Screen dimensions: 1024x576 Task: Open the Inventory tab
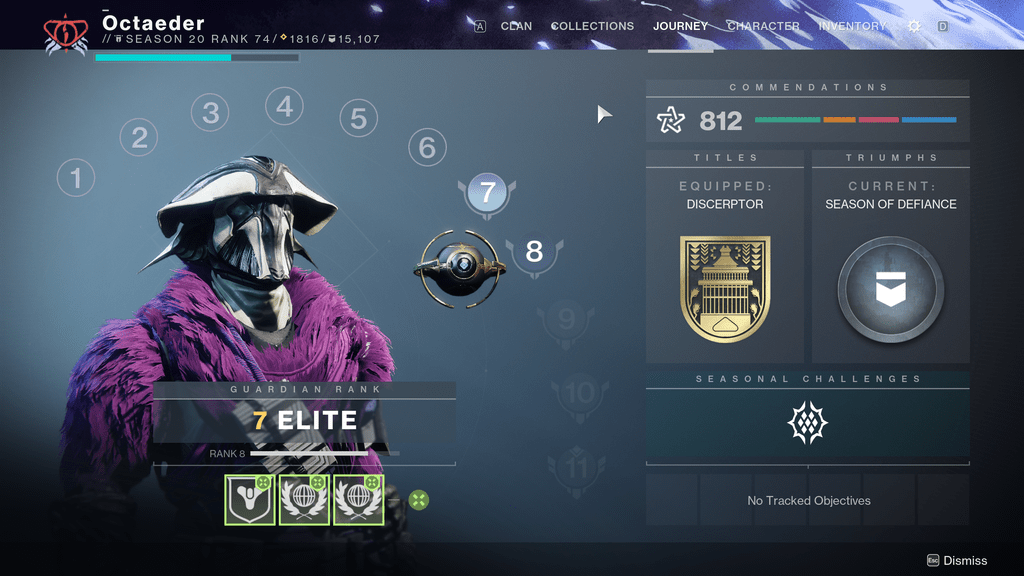[852, 26]
